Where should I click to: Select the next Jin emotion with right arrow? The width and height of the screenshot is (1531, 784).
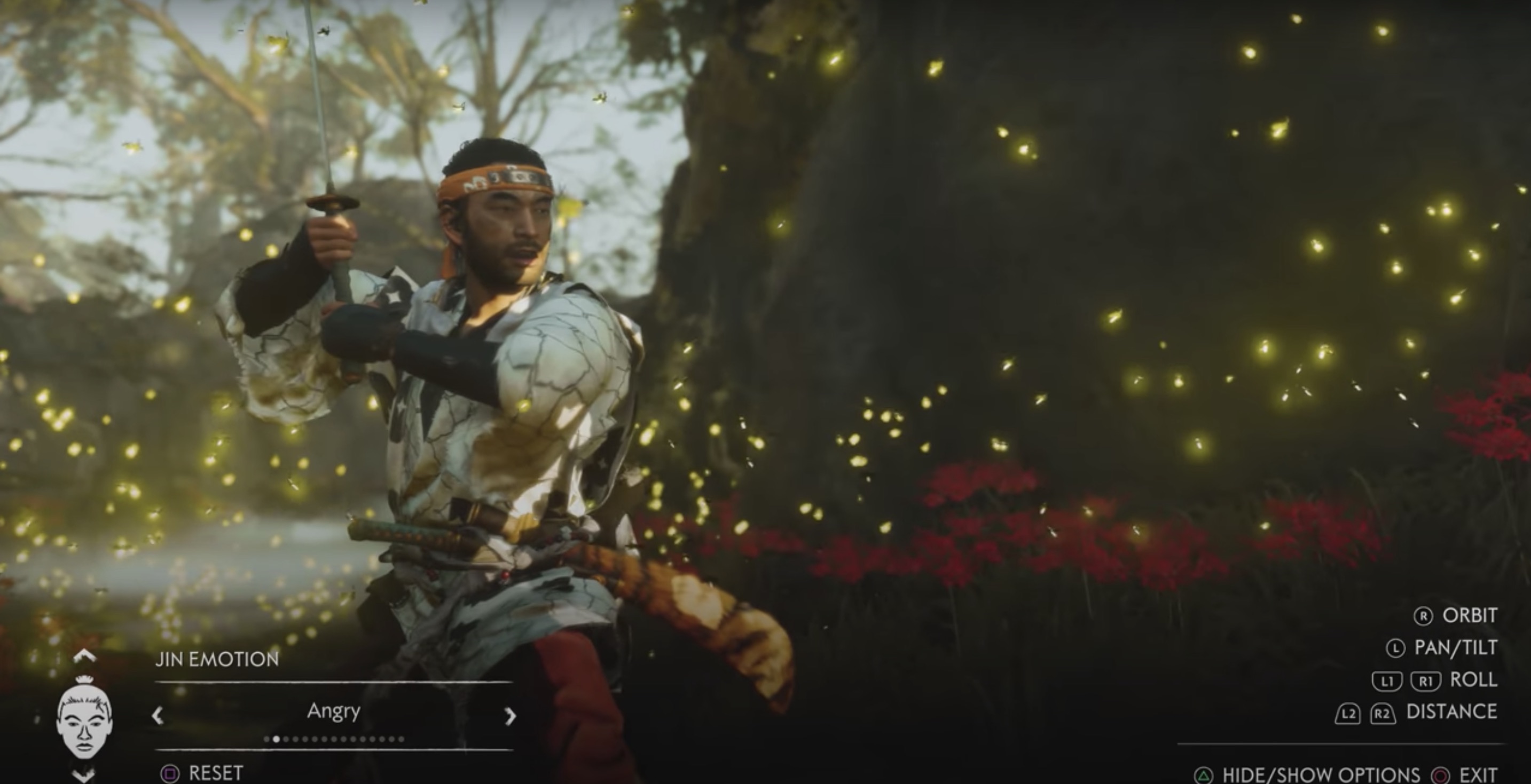coord(509,716)
